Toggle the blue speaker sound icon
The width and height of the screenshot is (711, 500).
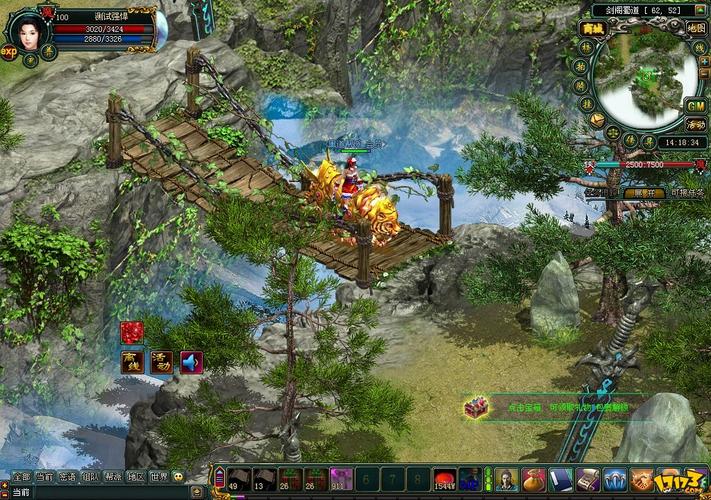point(190,362)
